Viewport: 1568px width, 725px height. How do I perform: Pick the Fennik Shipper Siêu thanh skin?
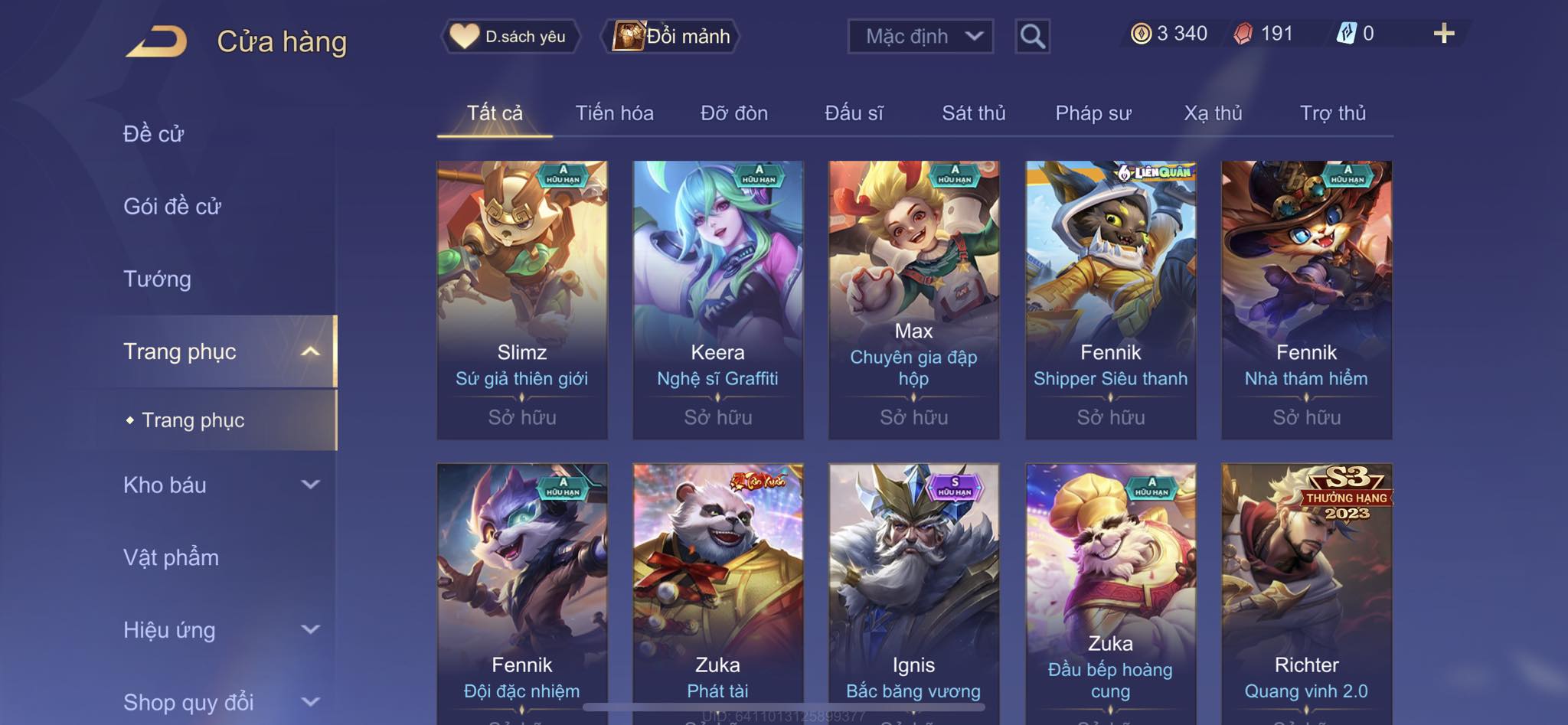(1110, 299)
